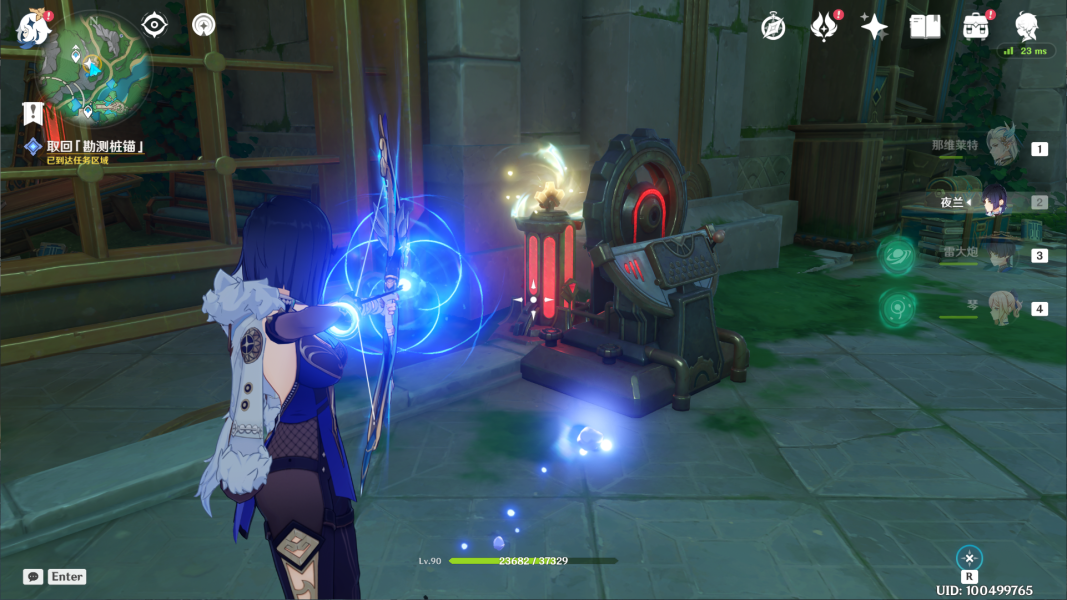This screenshot has height=600, width=1067.
Task: Open the Paimon main menu
Action: (x=33, y=28)
